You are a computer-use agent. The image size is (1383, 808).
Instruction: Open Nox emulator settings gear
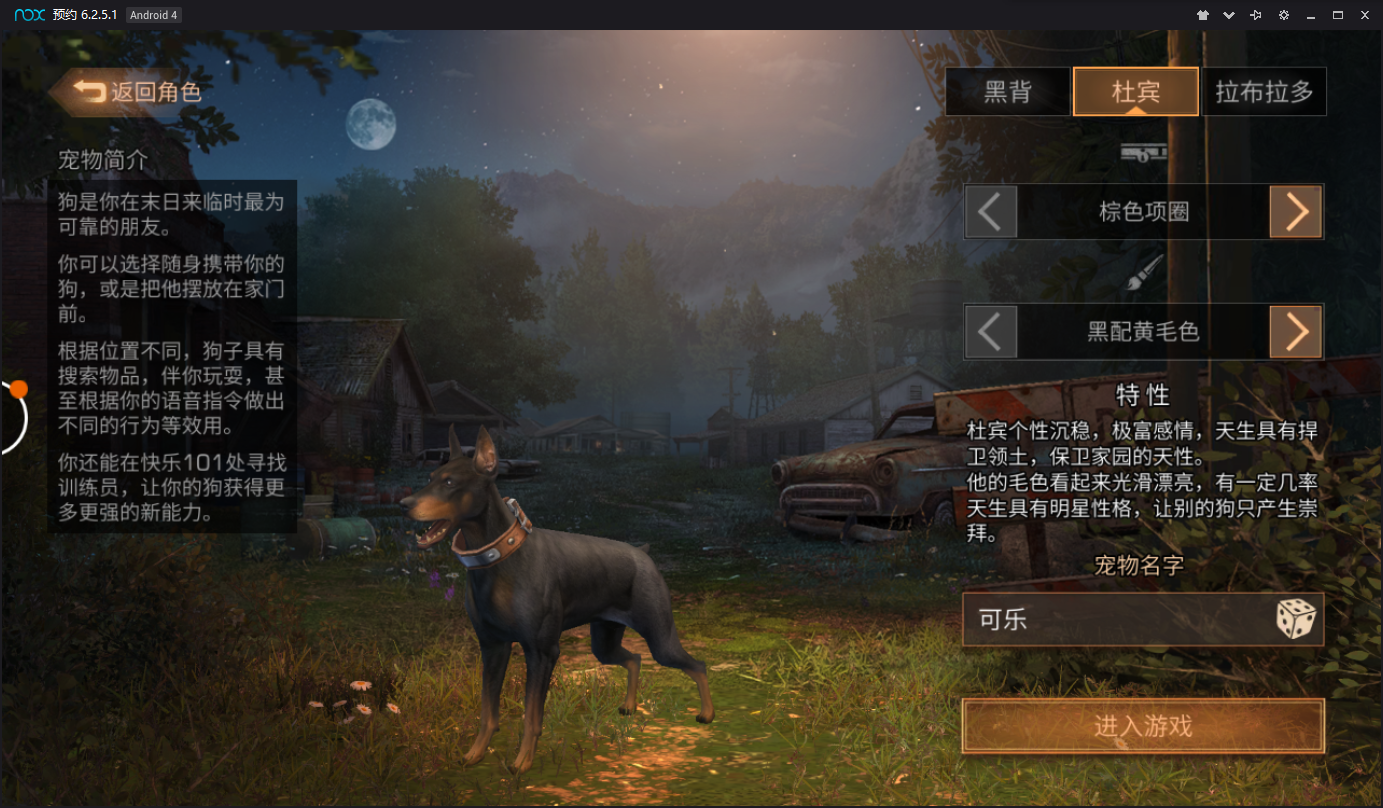coord(1283,15)
